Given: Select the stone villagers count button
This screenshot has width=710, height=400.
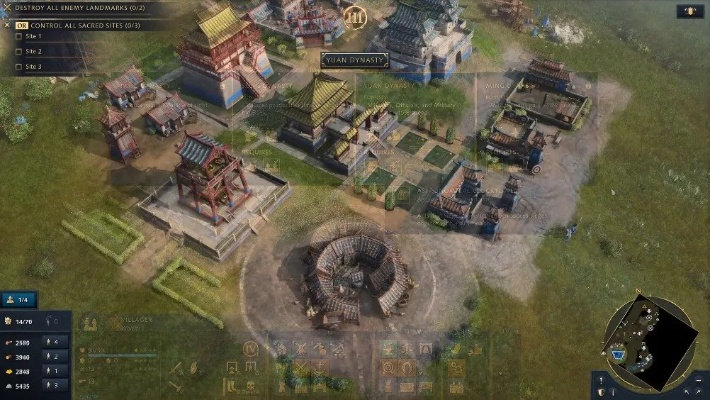Looking at the screenshot, I should tap(56, 384).
